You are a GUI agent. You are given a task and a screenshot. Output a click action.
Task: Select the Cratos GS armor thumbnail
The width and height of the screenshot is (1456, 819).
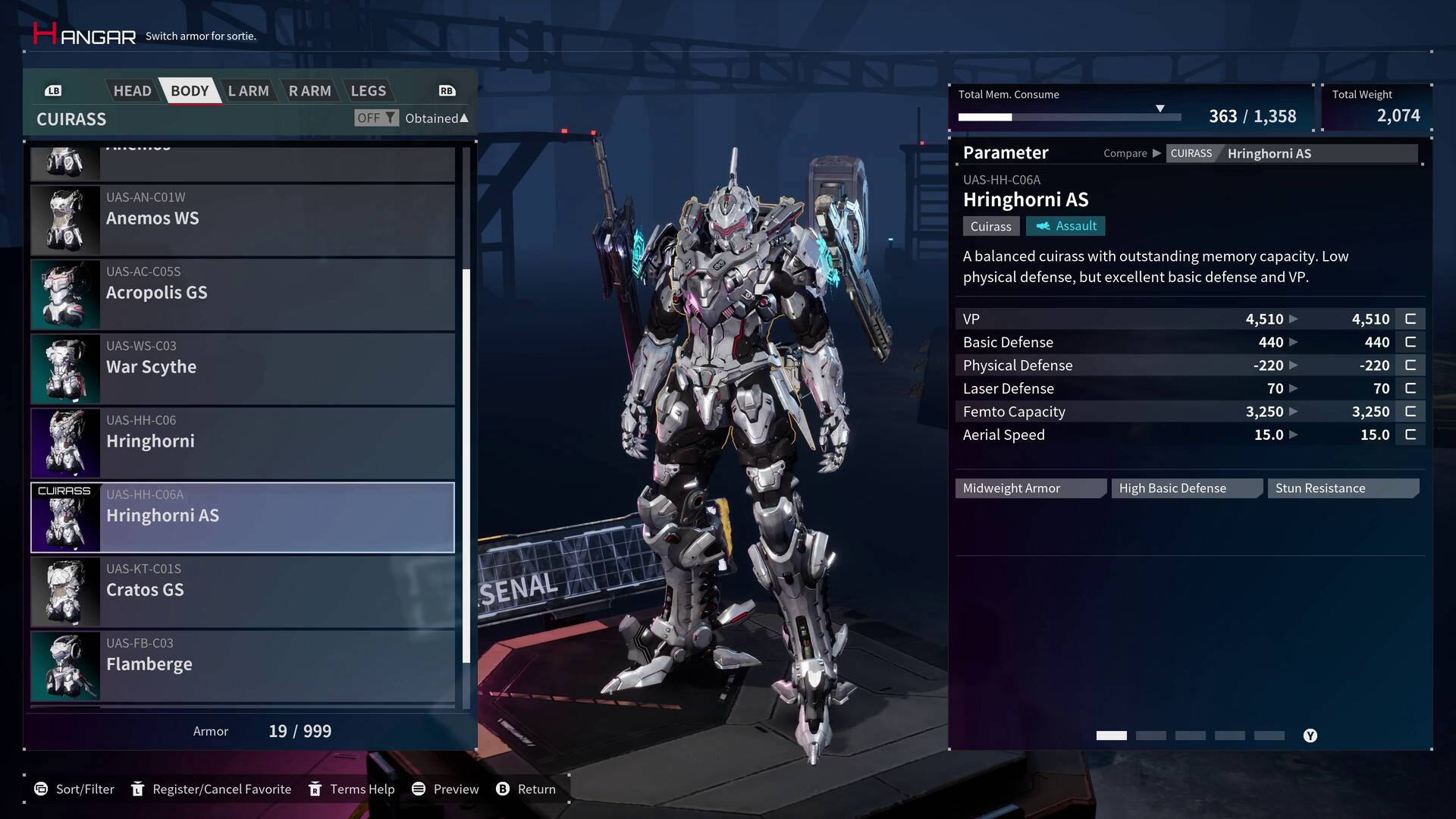(x=64, y=590)
